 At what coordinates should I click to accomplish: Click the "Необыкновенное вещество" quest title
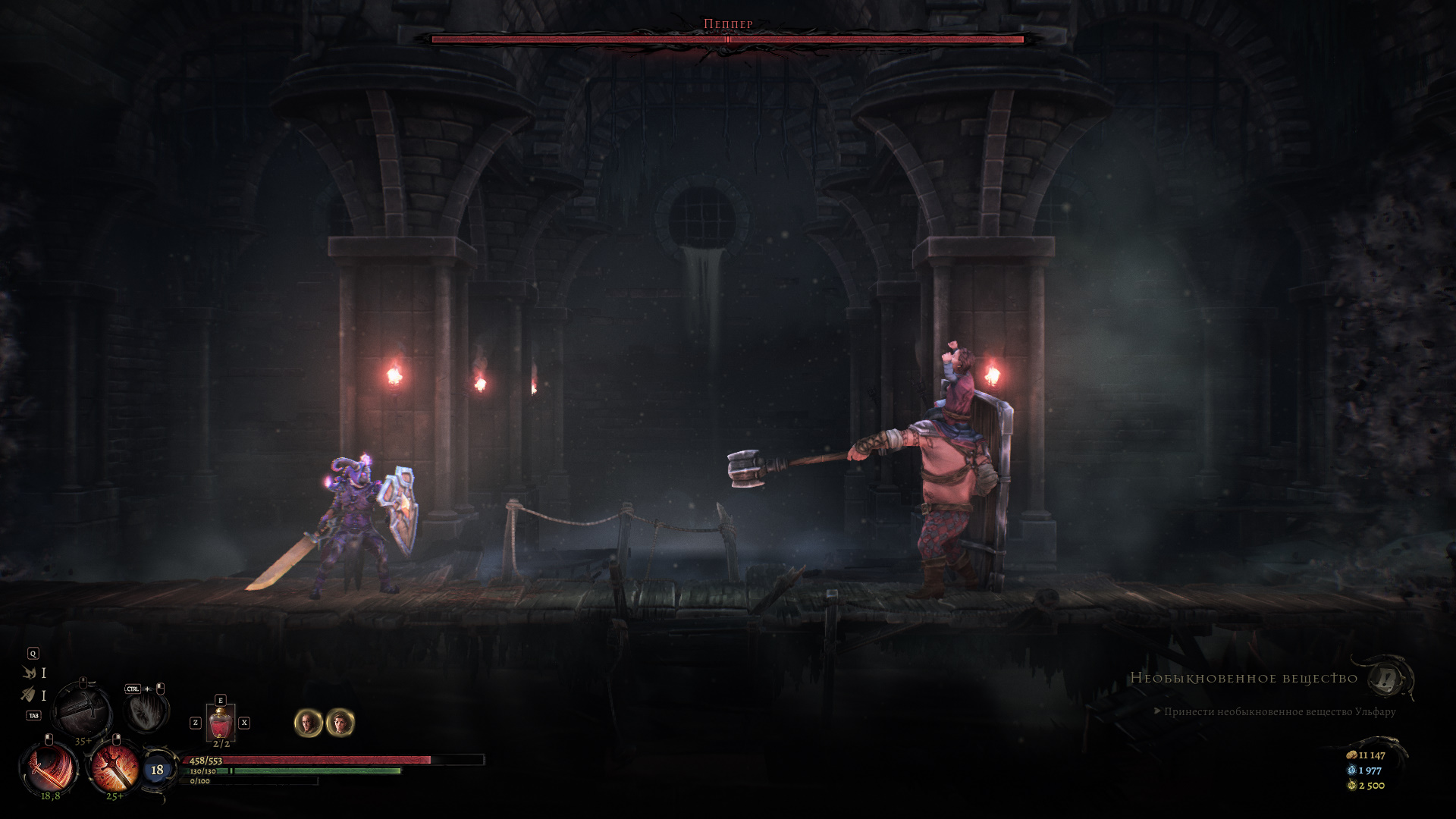1244,678
